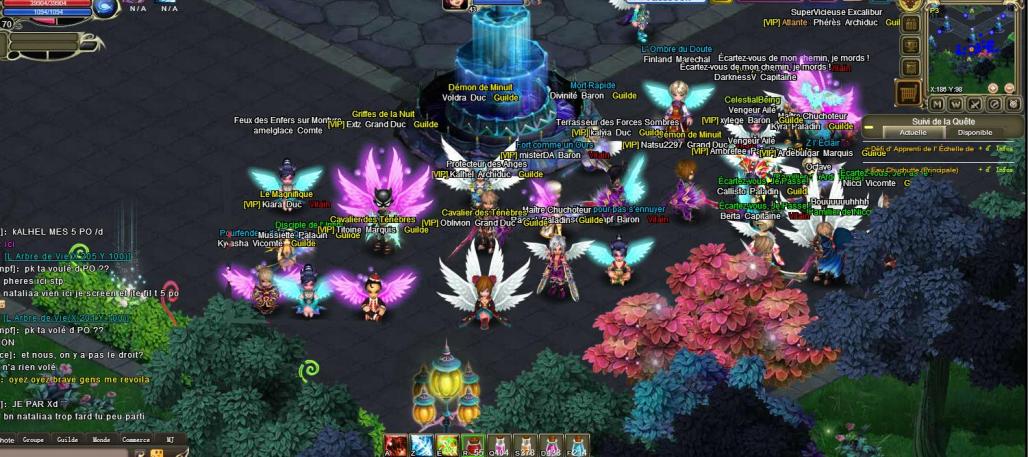Open the Guilde chat tab
1028x457 pixels.
tap(67, 439)
